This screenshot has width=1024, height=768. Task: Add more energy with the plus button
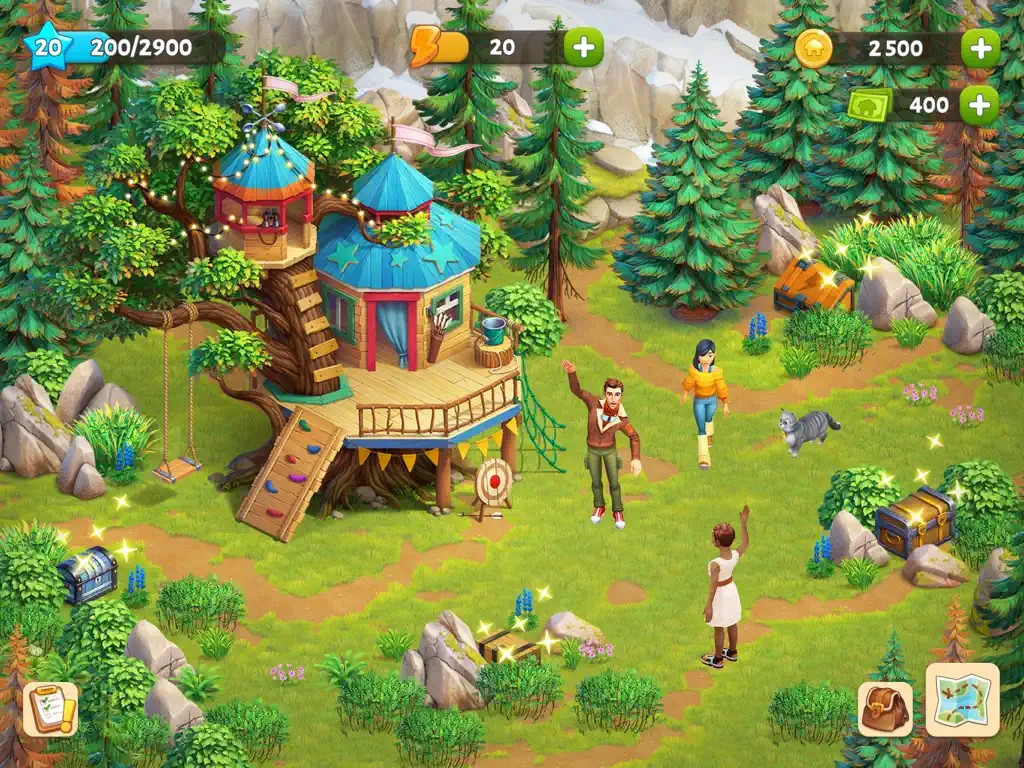tap(583, 48)
